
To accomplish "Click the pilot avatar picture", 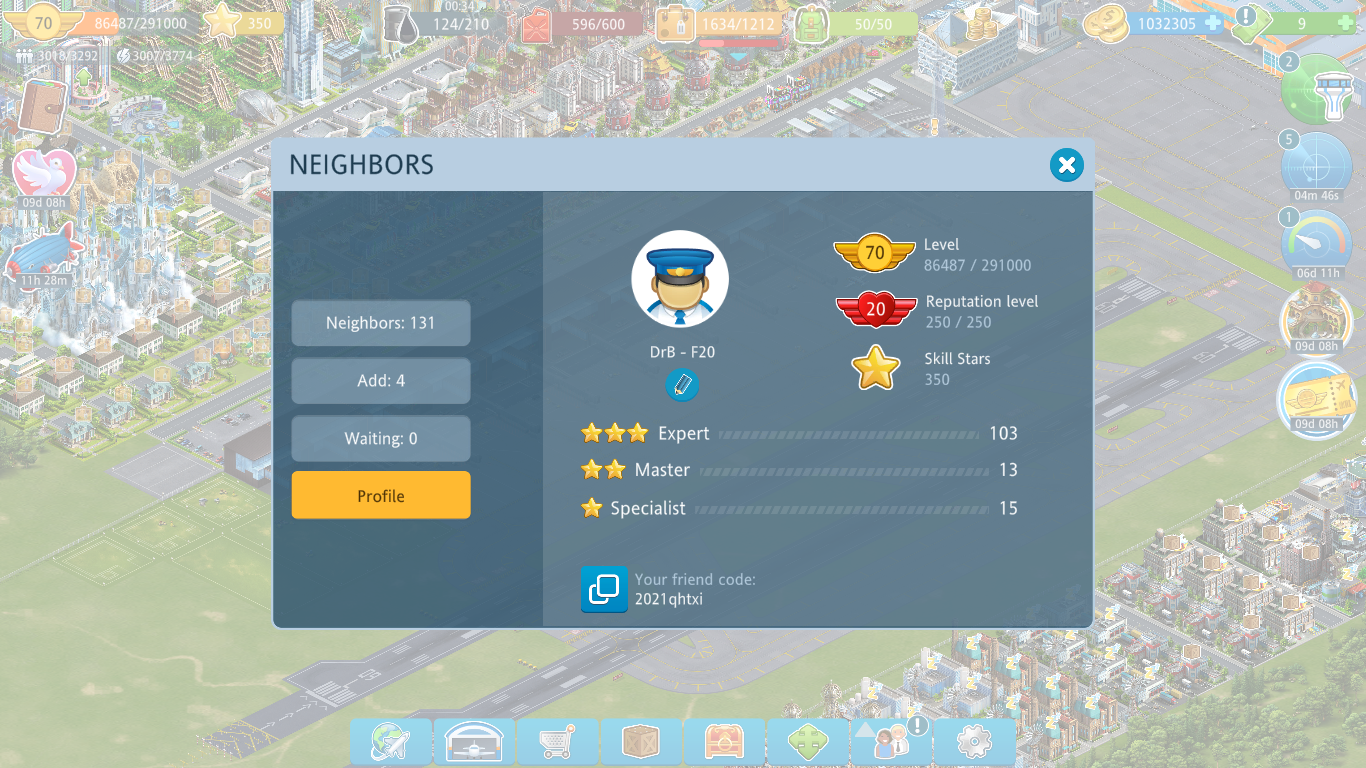I will [680, 280].
